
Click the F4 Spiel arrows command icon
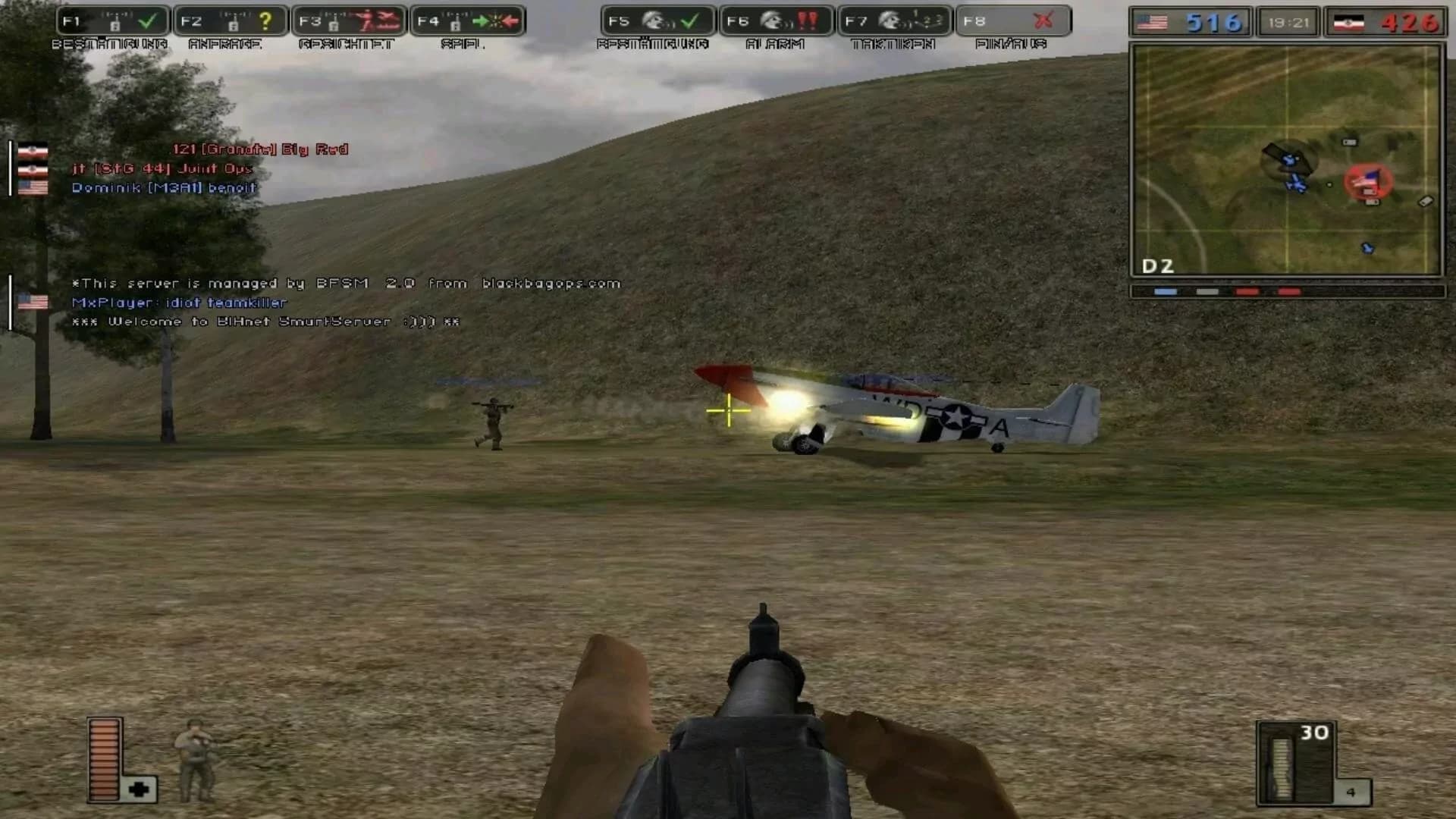[491, 20]
